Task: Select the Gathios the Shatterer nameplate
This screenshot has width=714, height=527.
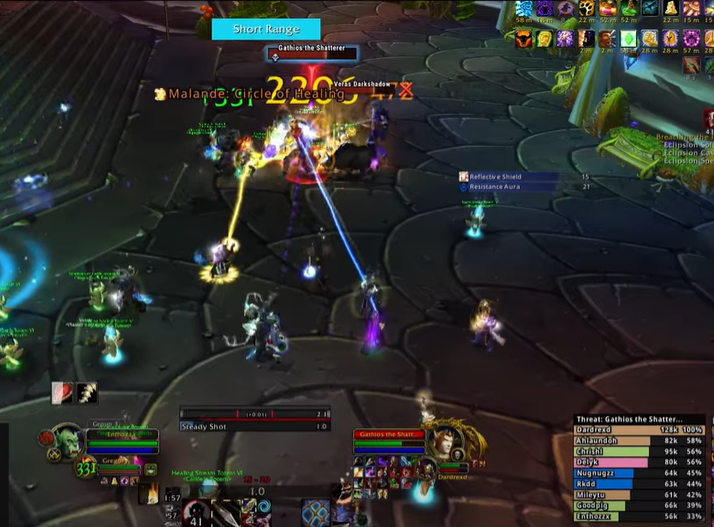Action: click(310, 53)
